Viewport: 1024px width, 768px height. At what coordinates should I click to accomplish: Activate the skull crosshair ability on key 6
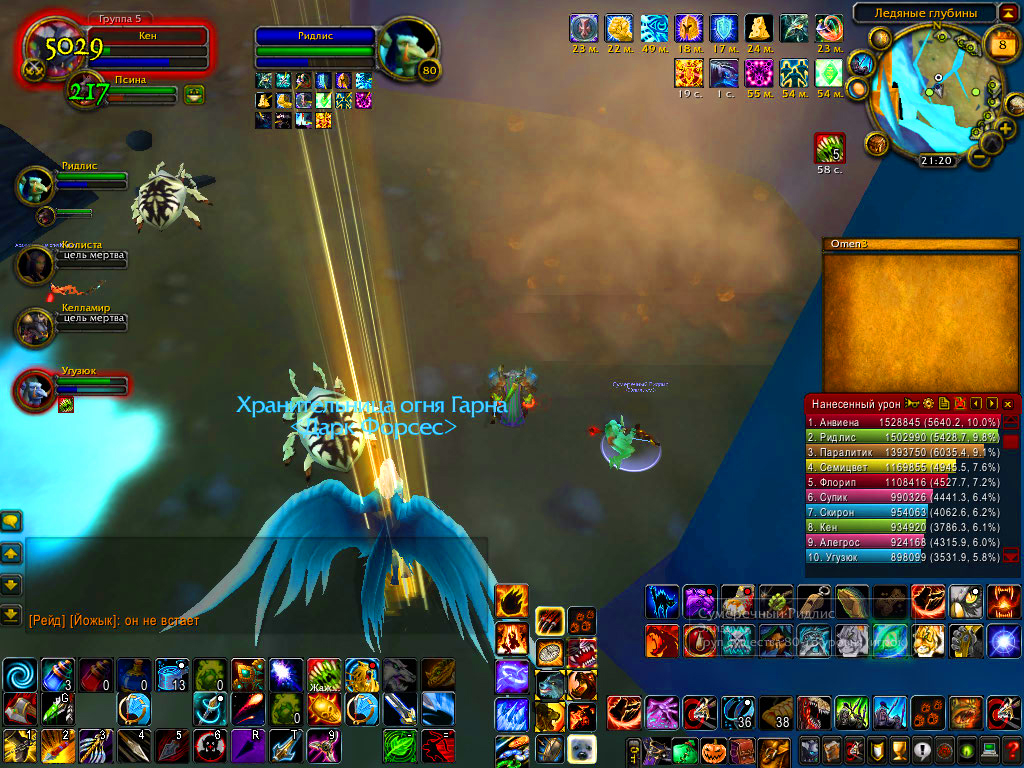tap(210, 745)
